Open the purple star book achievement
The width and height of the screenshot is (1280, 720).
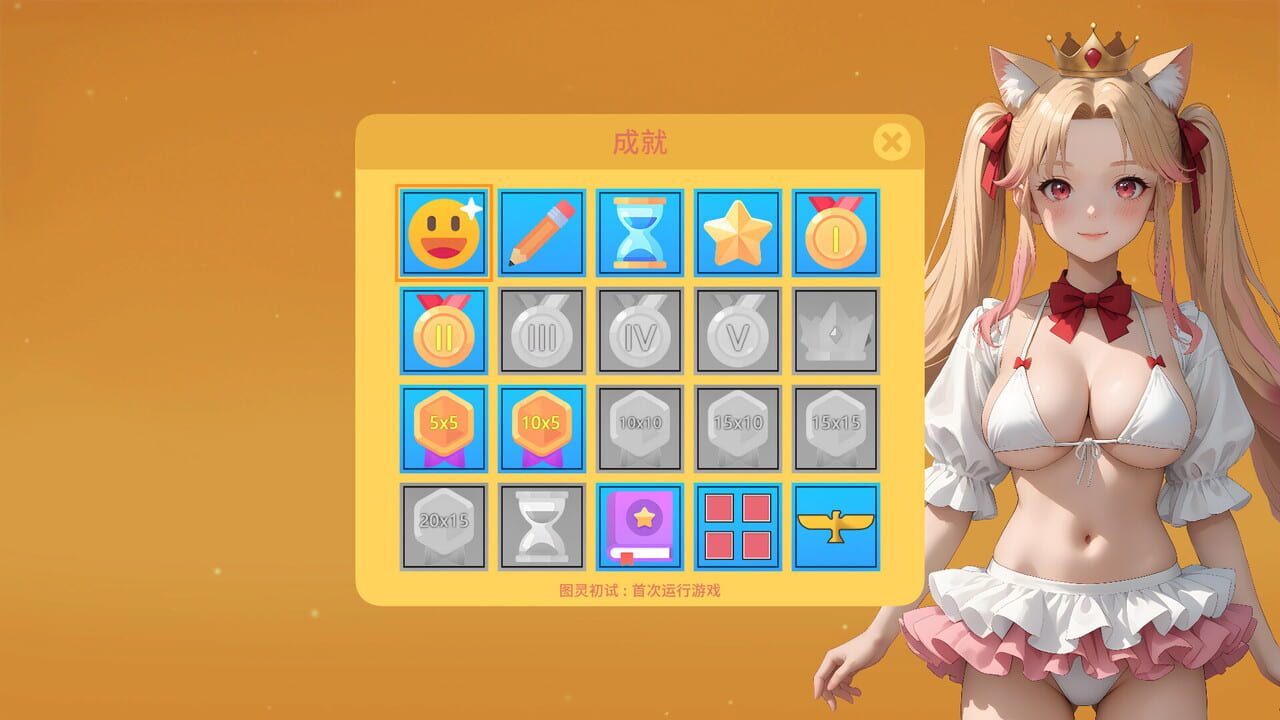640,524
